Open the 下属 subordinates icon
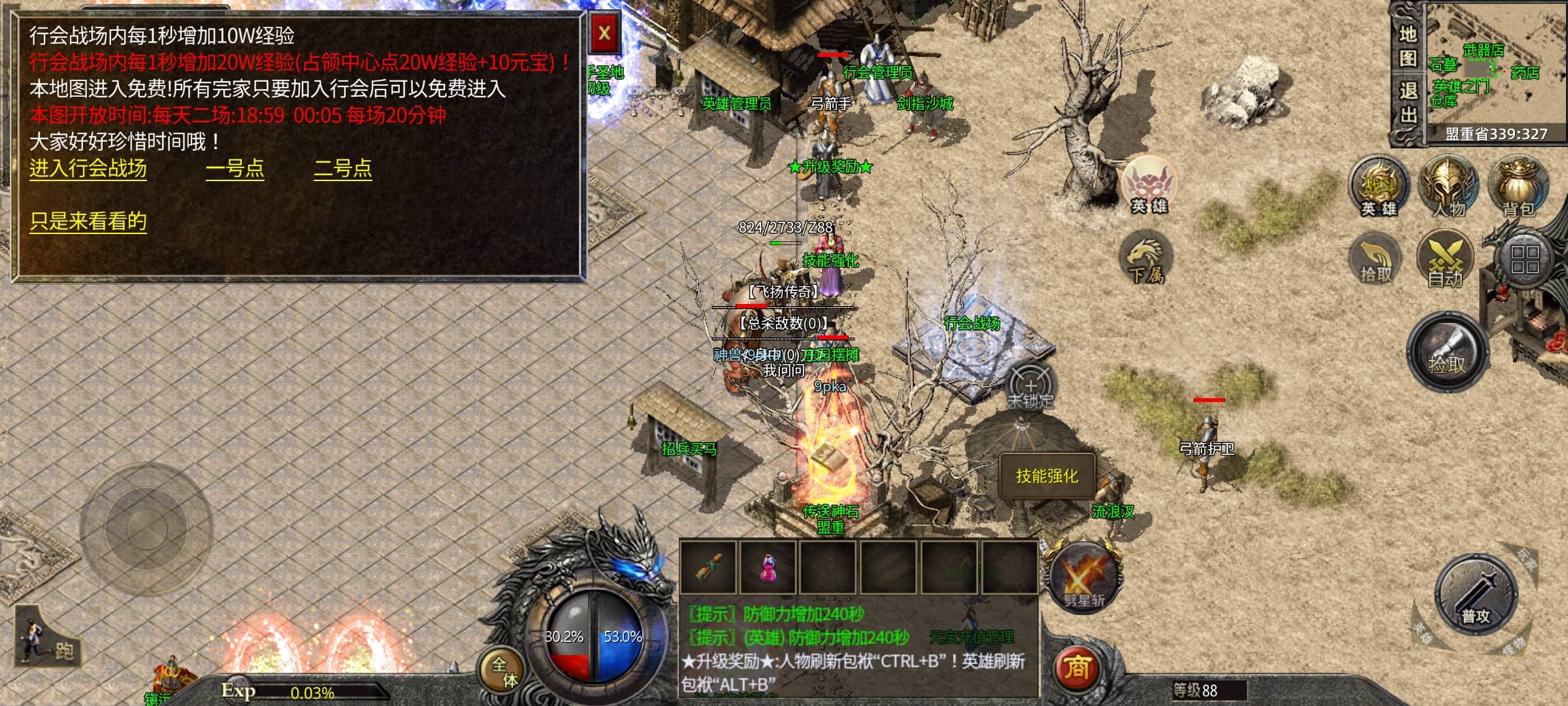 [x=1146, y=260]
